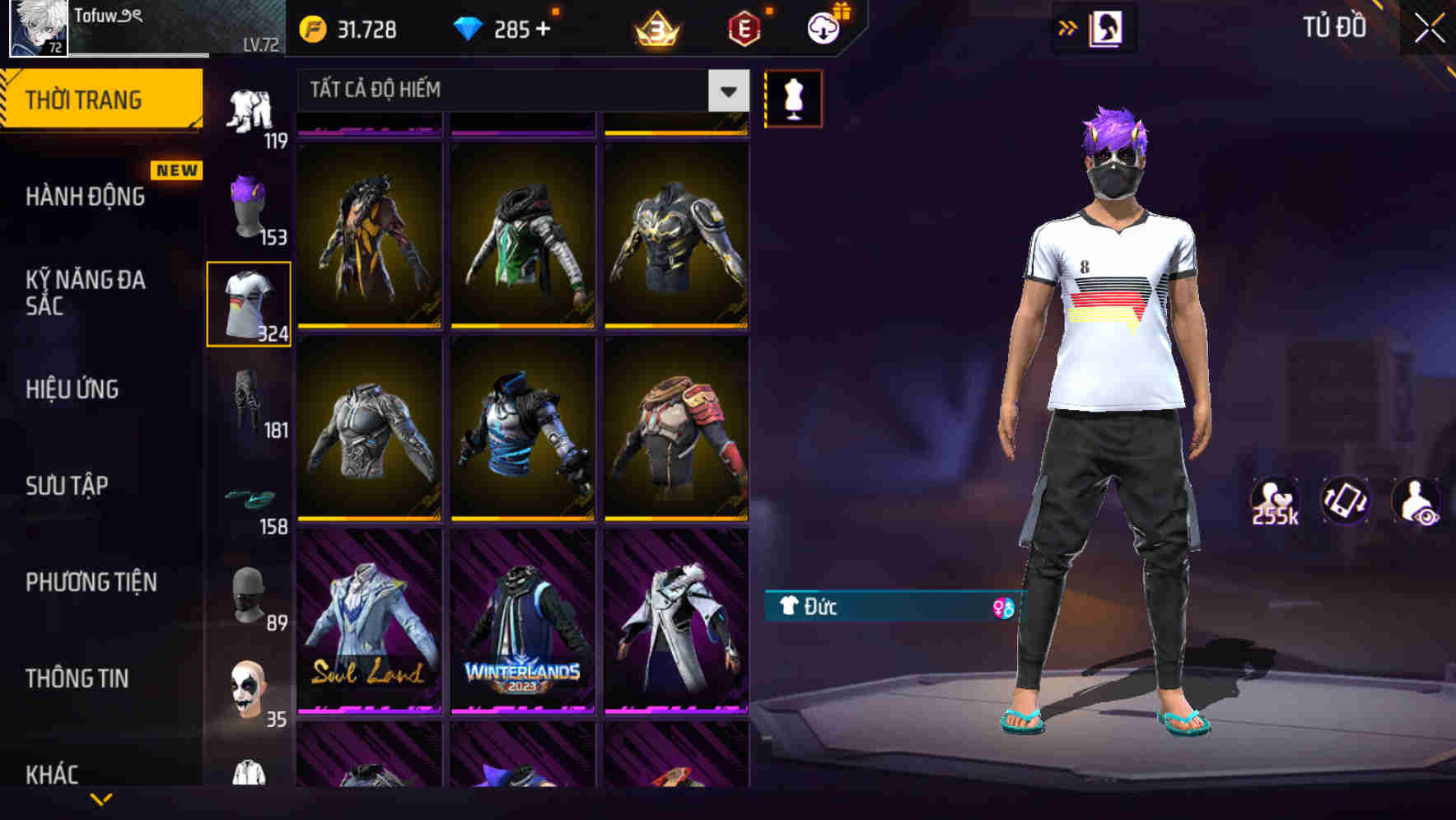Select the mannequin preview icon

click(793, 99)
